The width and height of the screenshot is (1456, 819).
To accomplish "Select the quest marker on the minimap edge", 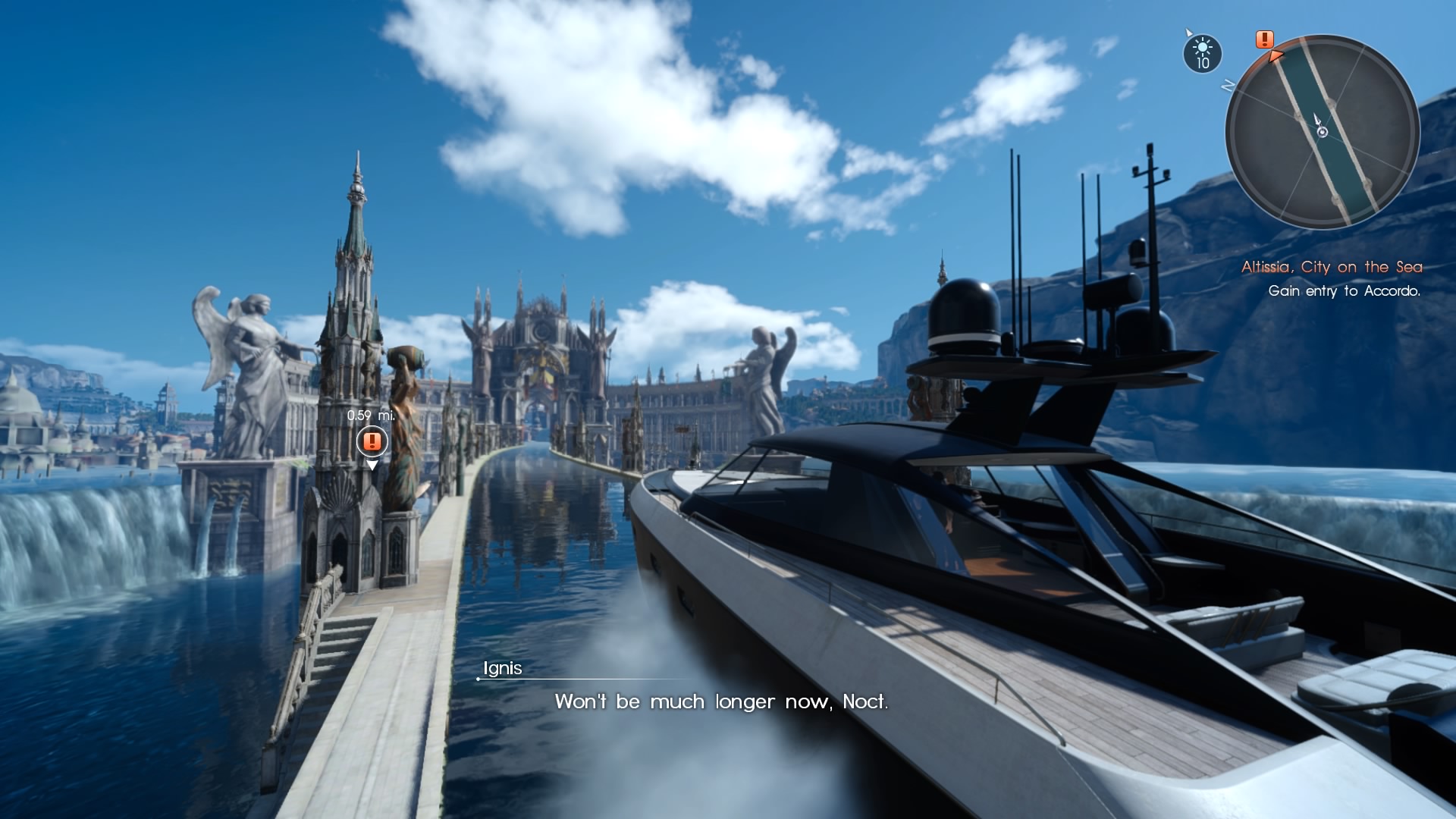I will [1264, 39].
